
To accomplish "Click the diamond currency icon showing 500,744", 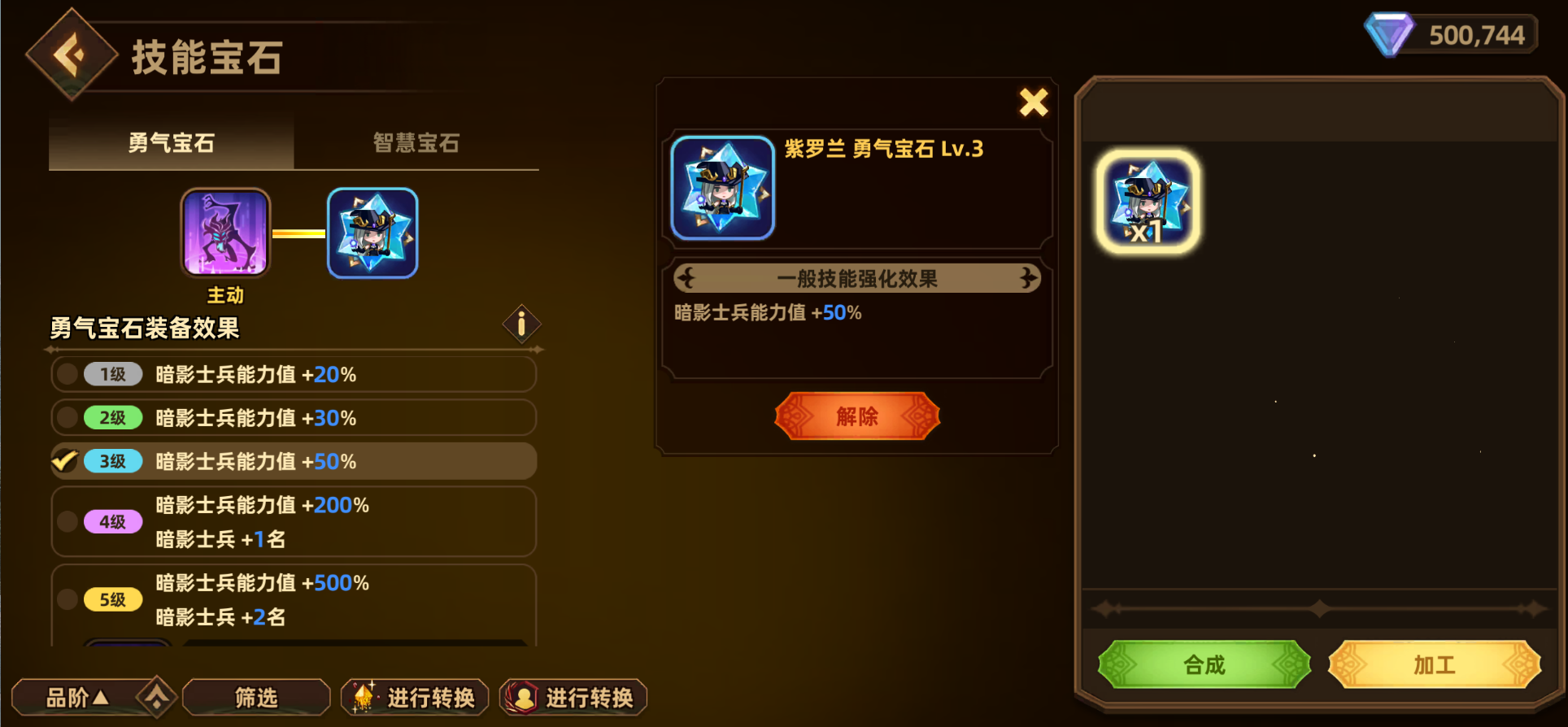I will point(1387,34).
